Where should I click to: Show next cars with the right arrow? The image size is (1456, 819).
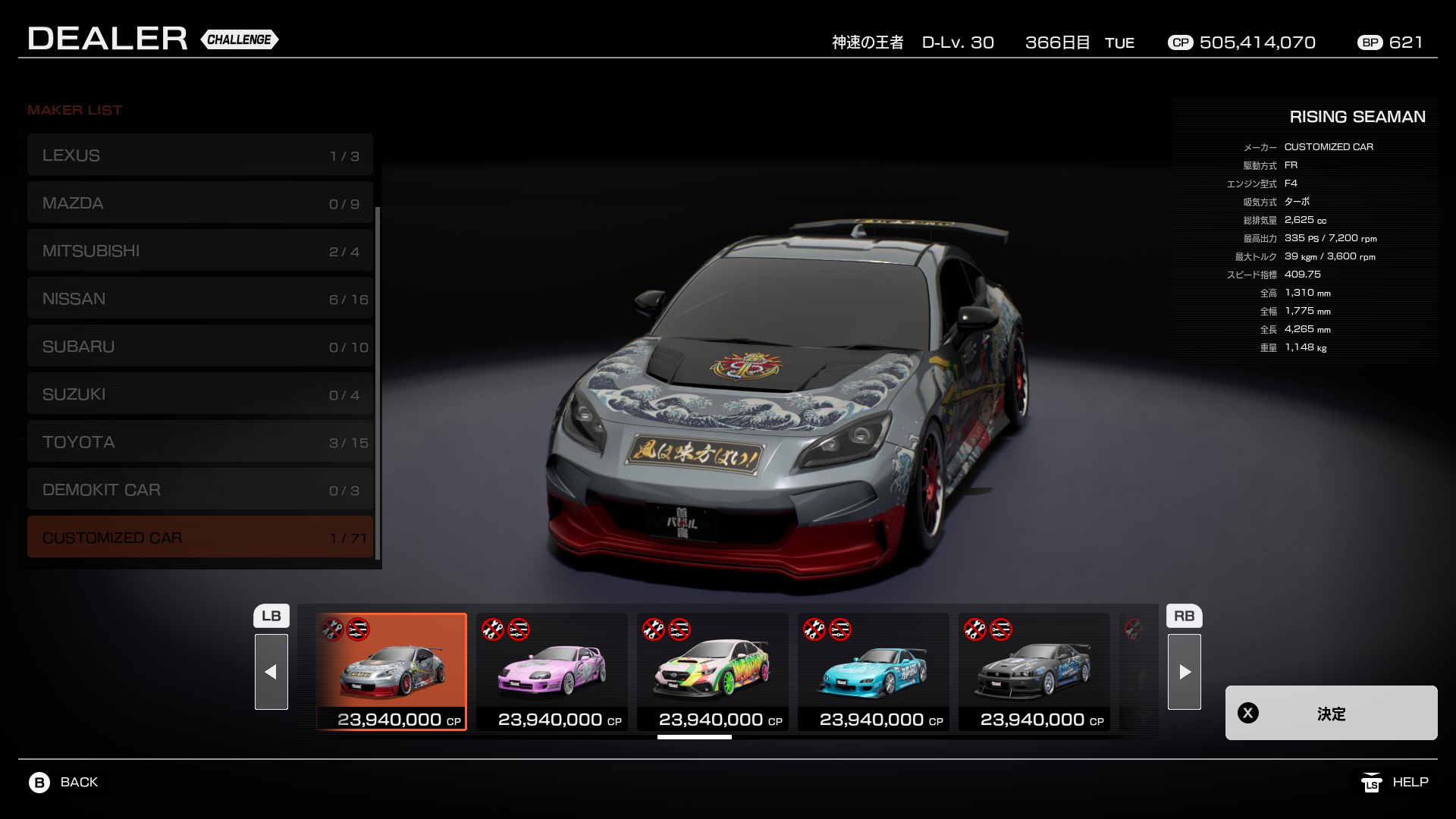(1185, 672)
